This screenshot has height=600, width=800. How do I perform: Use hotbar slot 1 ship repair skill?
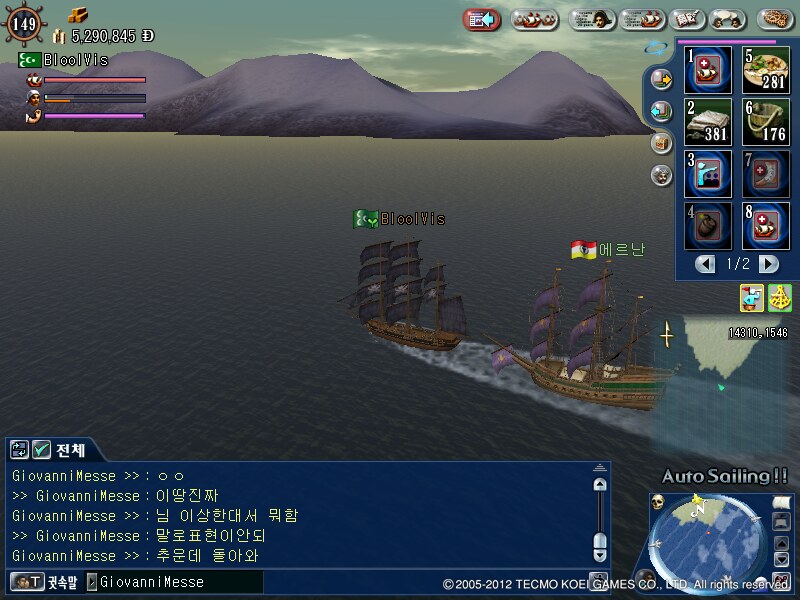coord(708,69)
